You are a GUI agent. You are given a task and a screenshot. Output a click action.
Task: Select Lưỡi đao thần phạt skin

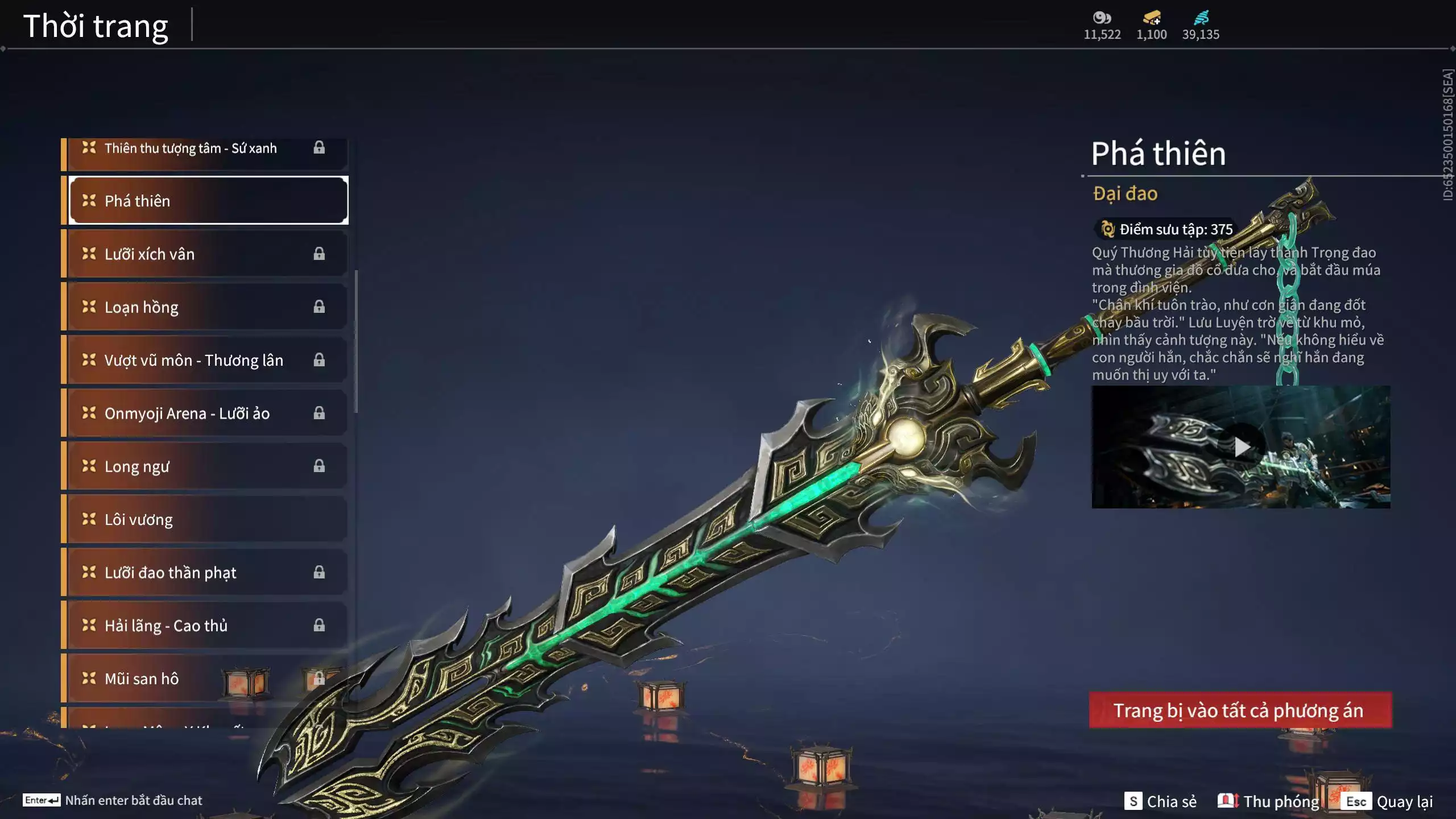point(205,572)
